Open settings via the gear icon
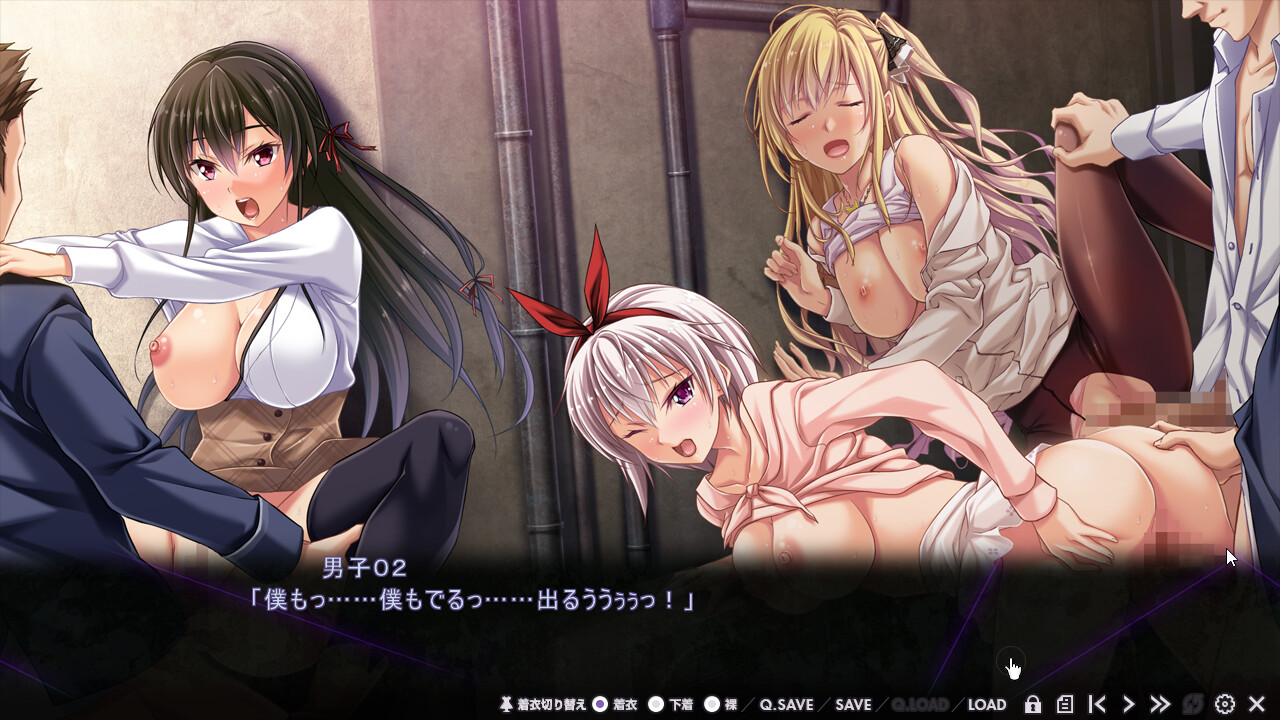Screen dimensions: 1280x720 click(x=1224, y=704)
